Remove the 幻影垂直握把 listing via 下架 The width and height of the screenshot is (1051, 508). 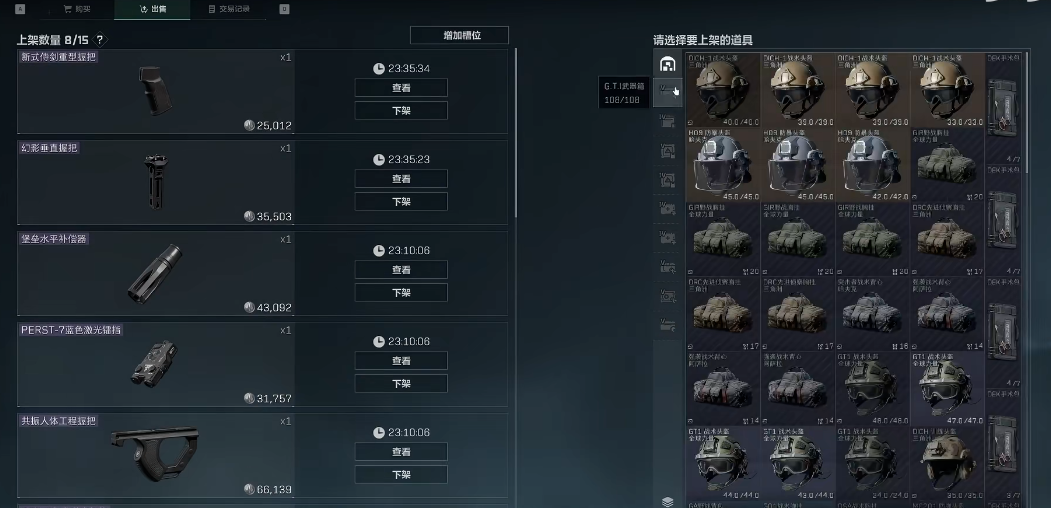401,201
